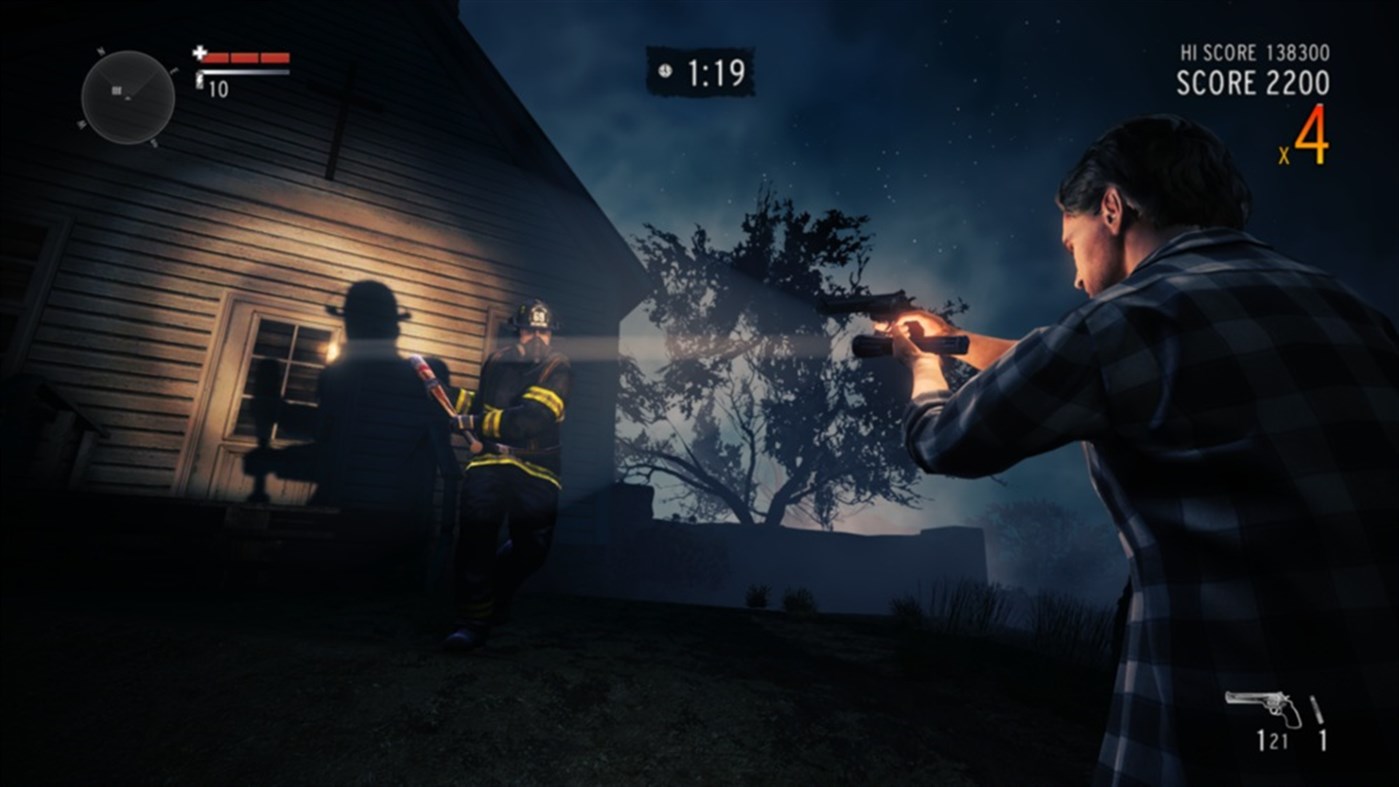Click the N compass marker on the minimap

(x=100, y=49)
